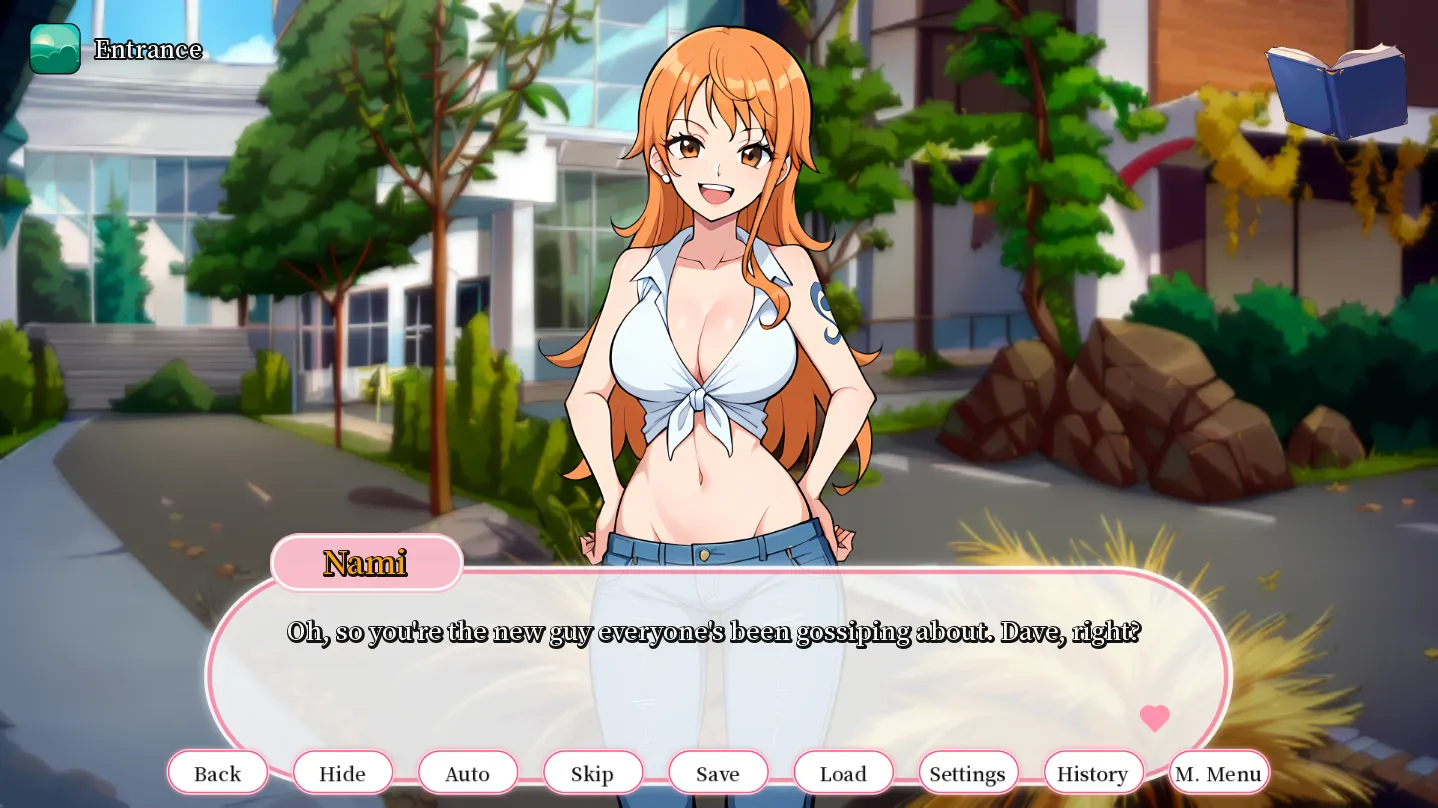Go back to the previous dialogue line
Viewport: 1438px width, 808px height.
click(x=217, y=772)
